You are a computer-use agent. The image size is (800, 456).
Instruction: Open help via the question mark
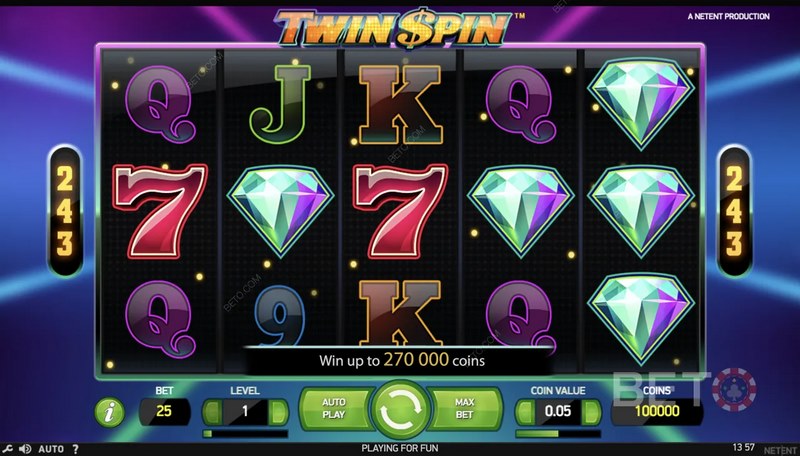[x=77, y=449]
